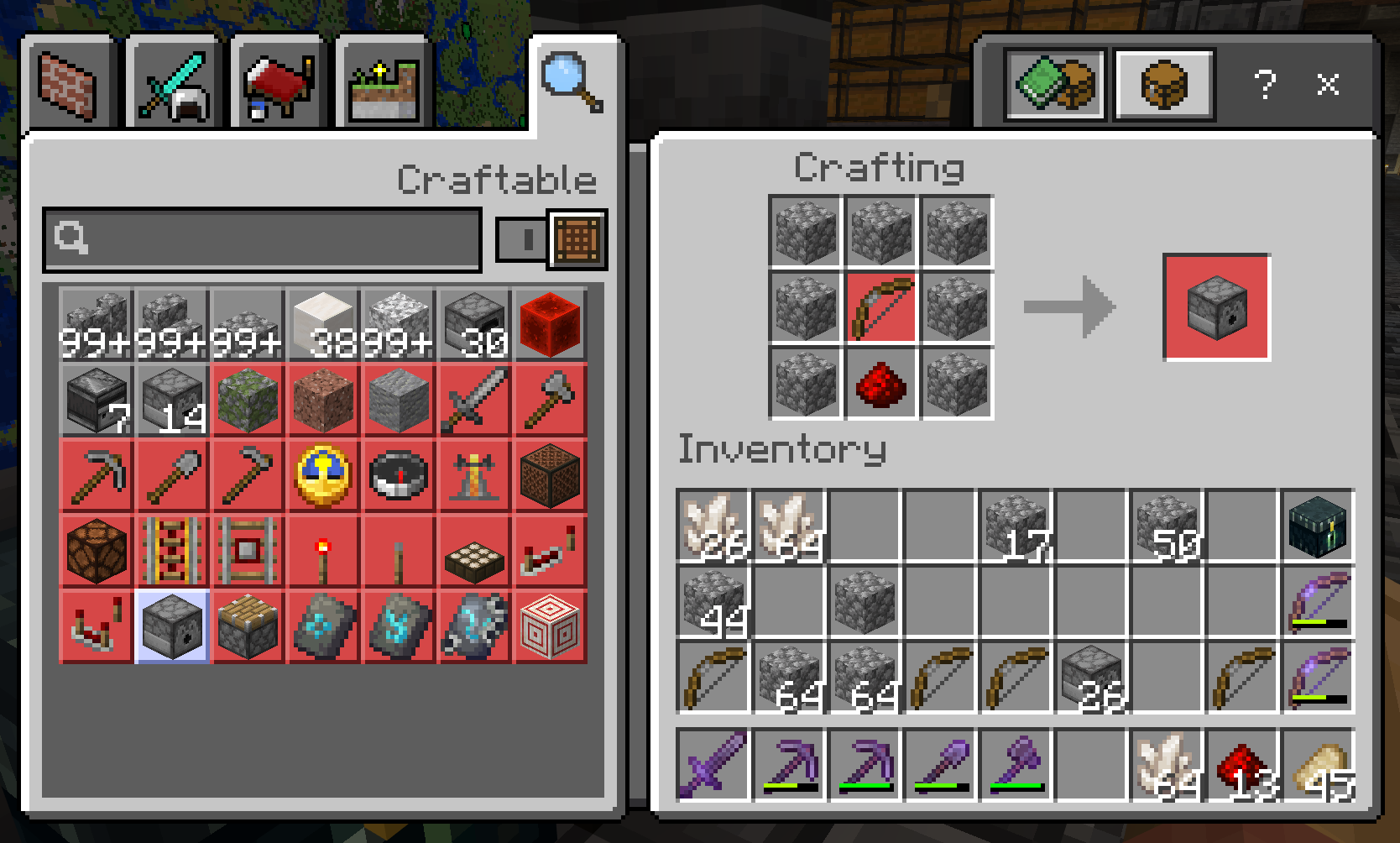Toggle the craftable recipes filter switch
Viewport: 1400px width, 843px height.
[x=522, y=240]
